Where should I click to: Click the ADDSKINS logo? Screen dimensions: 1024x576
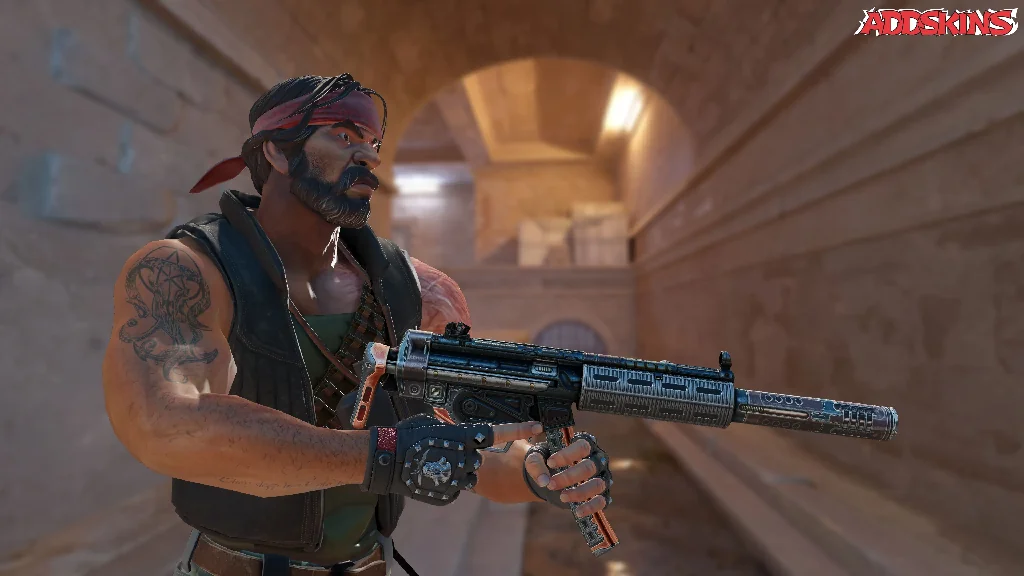click(936, 23)
